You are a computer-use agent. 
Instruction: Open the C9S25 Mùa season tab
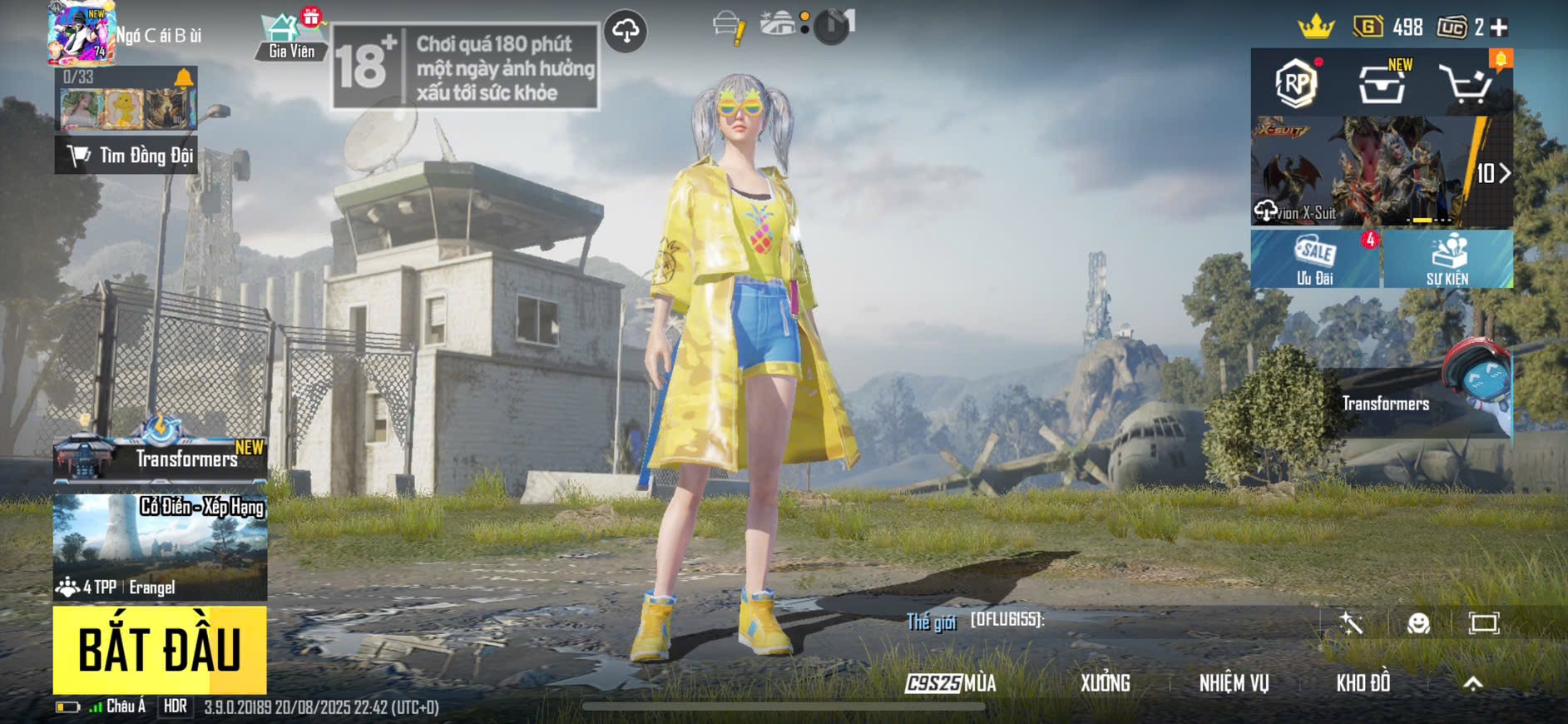coord(951,683)
